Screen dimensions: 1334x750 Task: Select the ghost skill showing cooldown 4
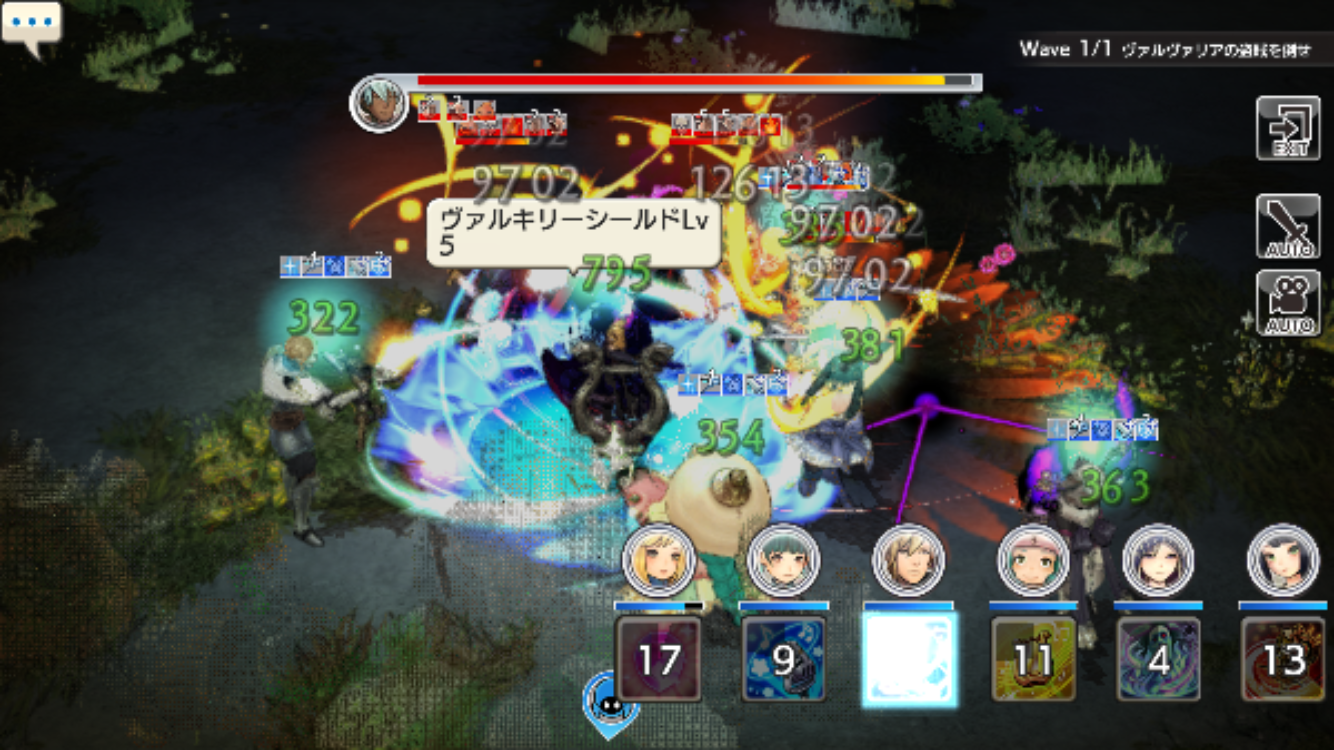pyautogui.click(x=1158, y=659)
